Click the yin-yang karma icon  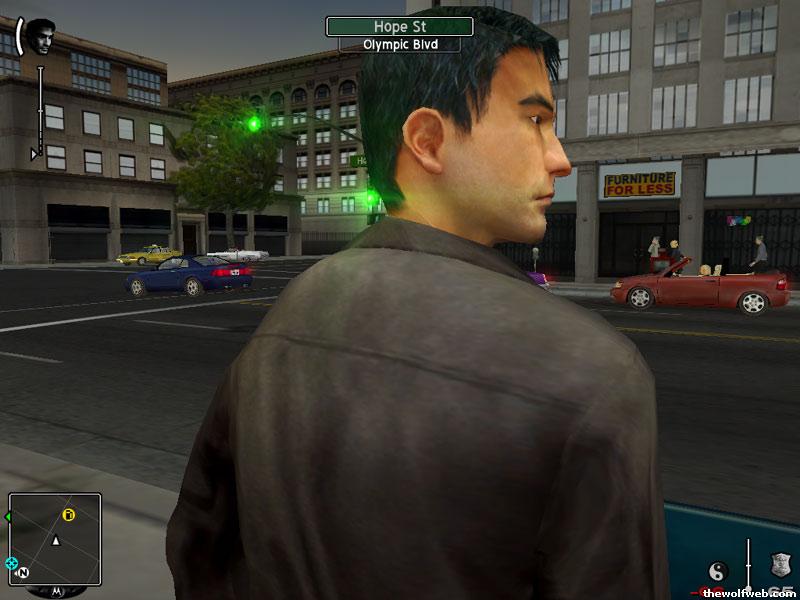(x=717, y=571)
